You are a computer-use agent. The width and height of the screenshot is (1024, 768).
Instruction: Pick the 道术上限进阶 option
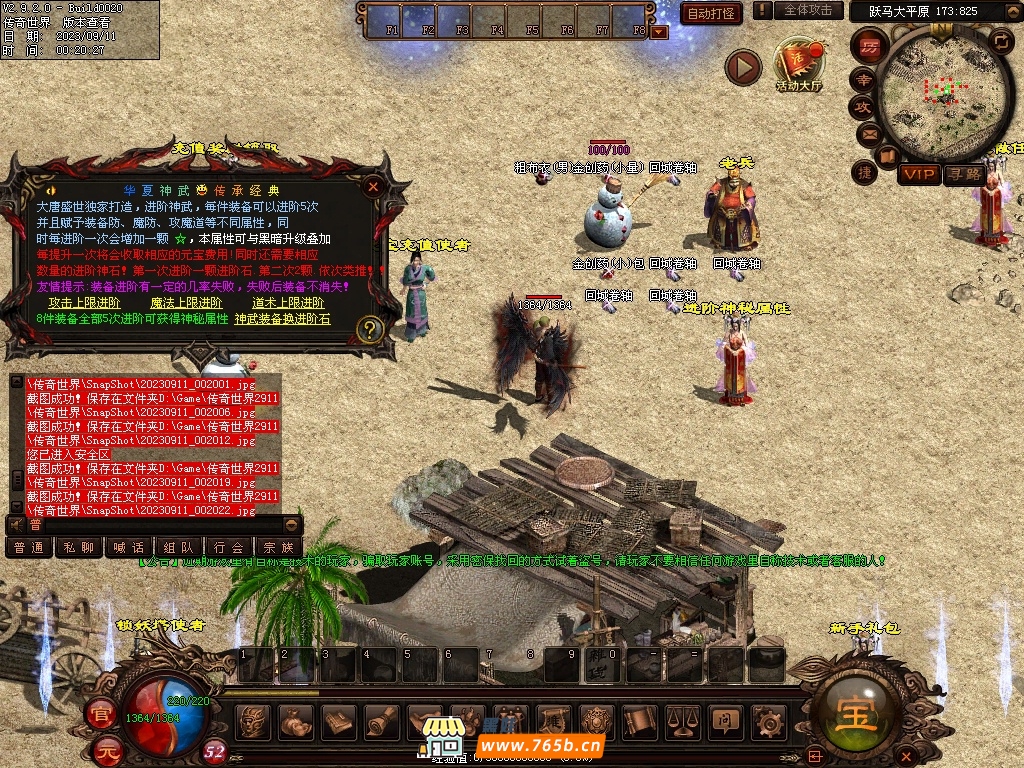click(288, 303)
